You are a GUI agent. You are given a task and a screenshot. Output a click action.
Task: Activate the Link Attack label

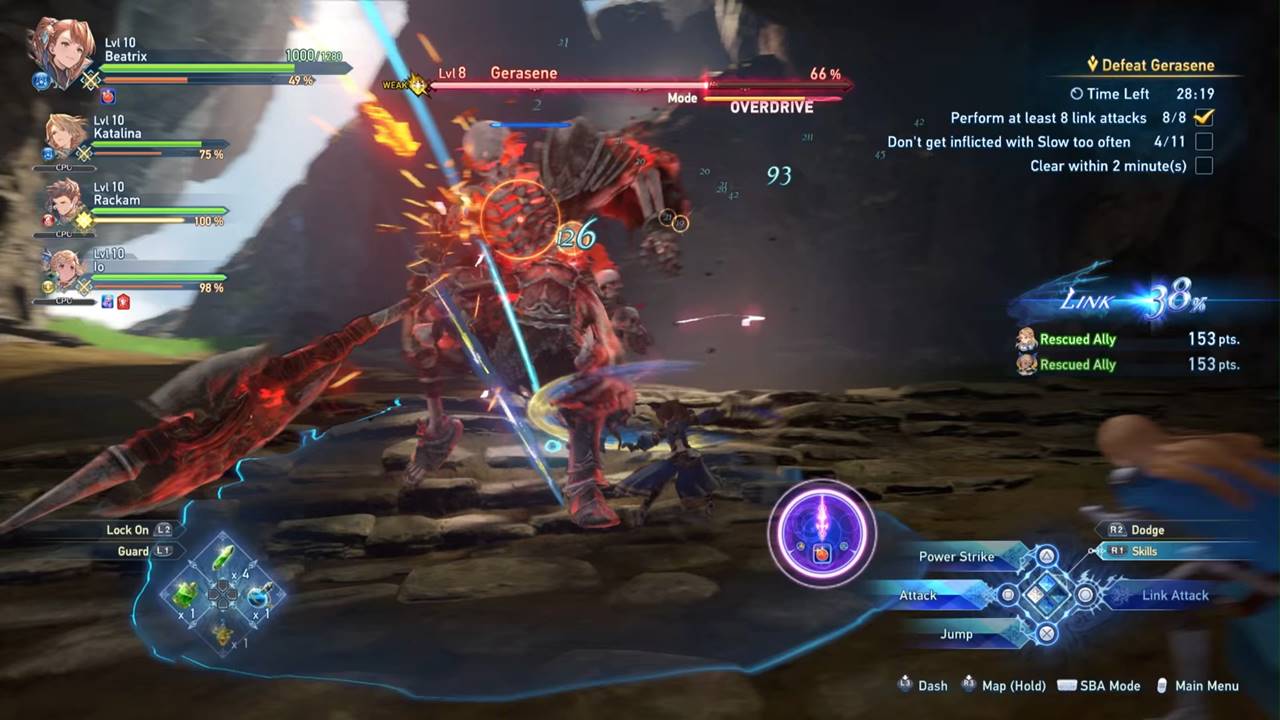tap(1175, 595)
